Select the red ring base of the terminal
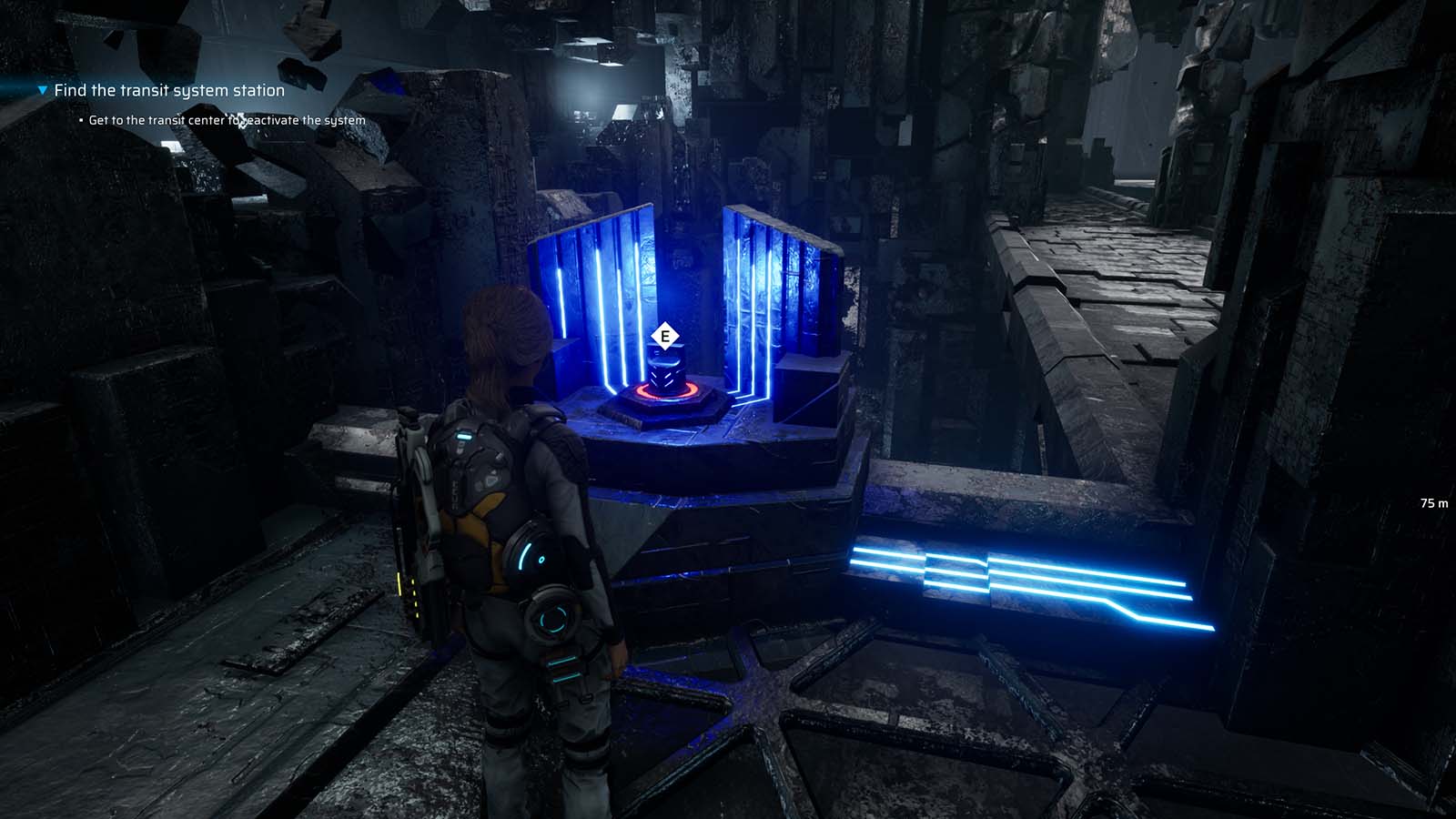The image size is (1456, 819). point(663,394)
